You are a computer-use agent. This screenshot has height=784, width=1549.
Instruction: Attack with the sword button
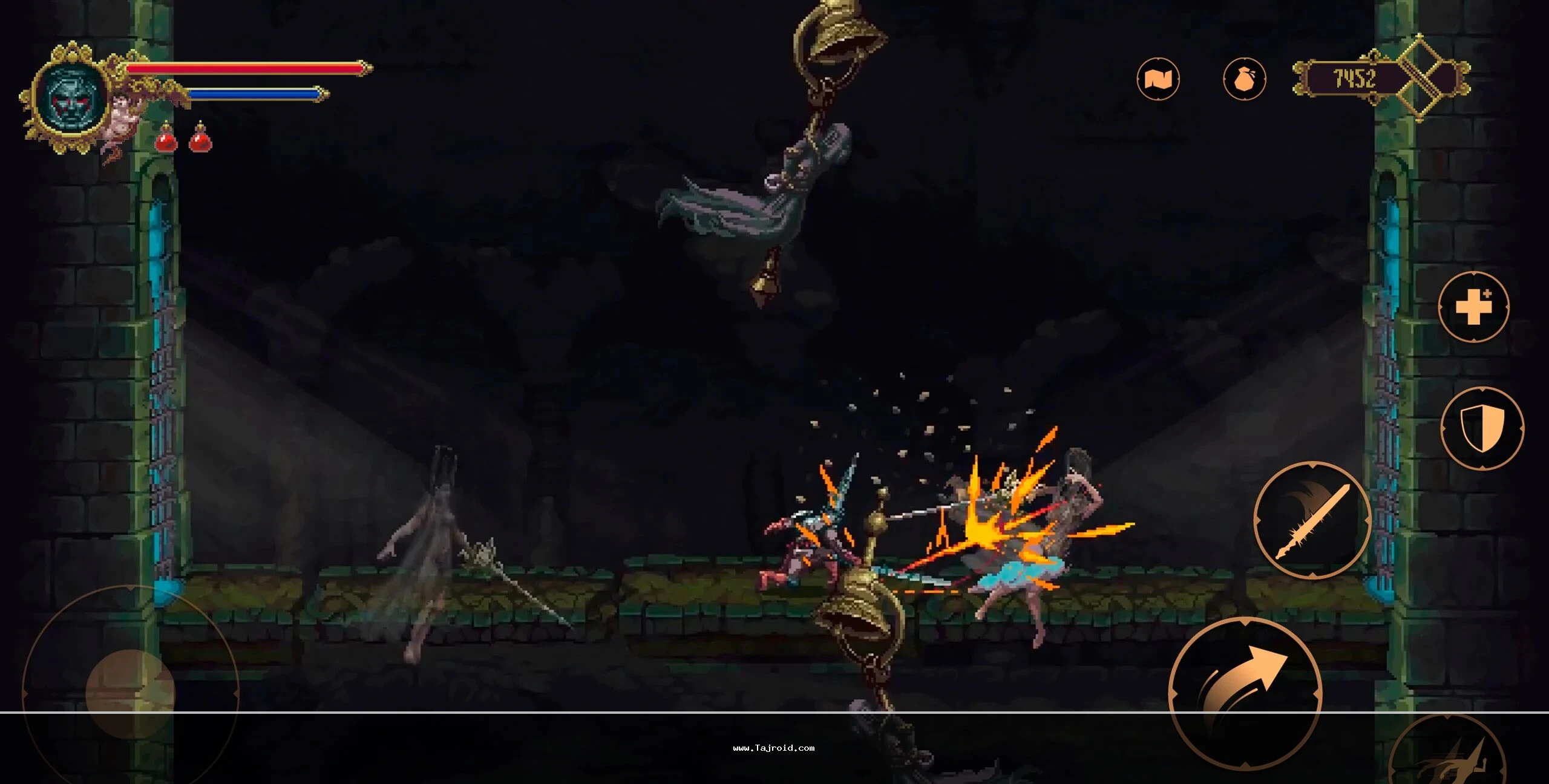(1312, 520)
